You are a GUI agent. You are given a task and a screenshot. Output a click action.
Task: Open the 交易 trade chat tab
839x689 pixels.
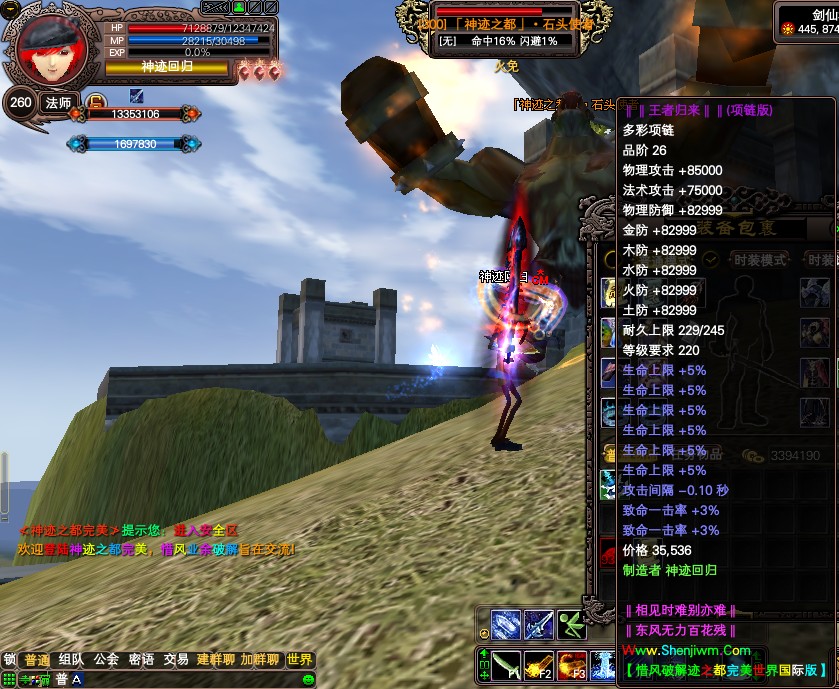(x=176, y=660)
